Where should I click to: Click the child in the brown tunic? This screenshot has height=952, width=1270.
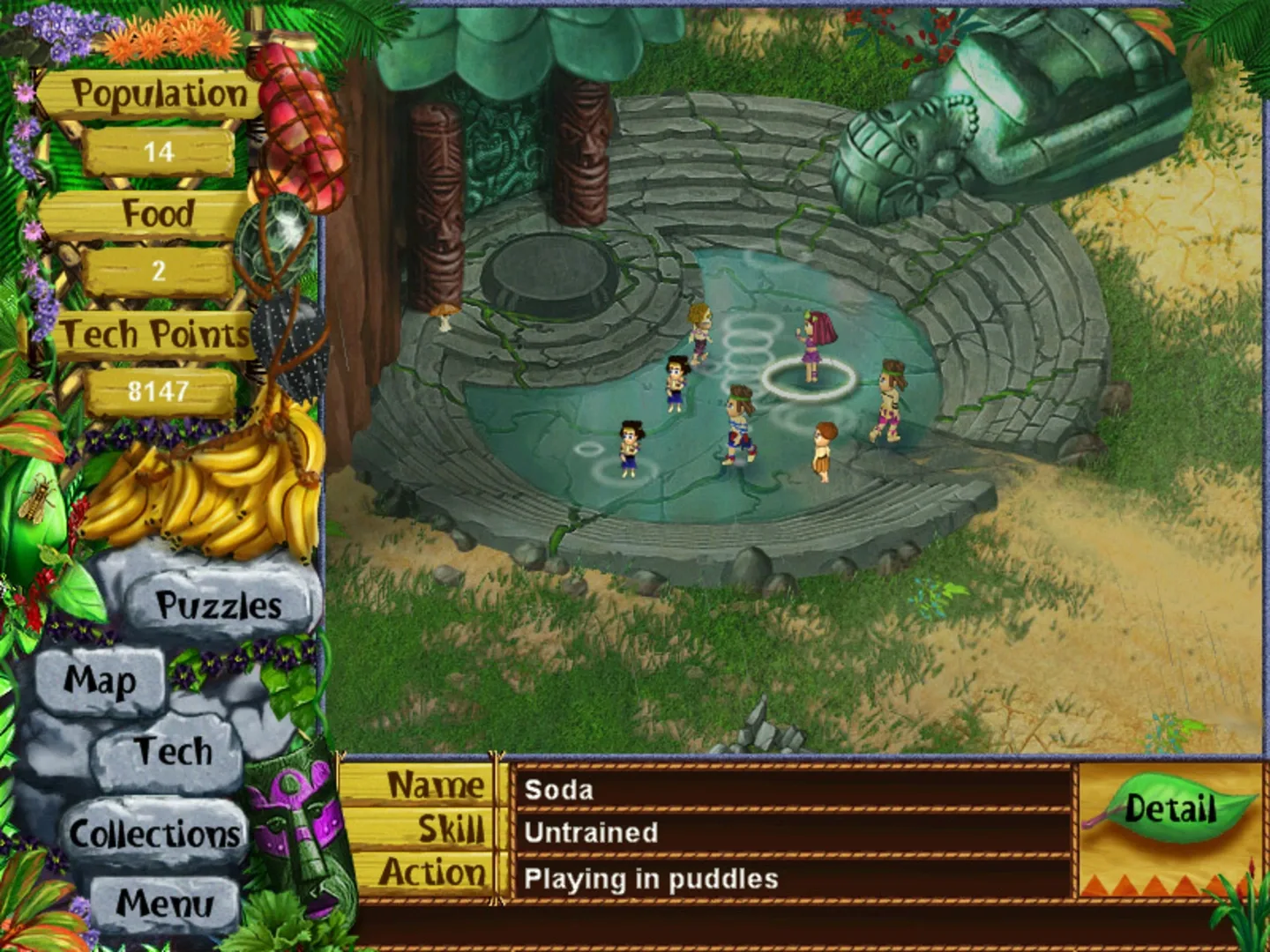click(x=824, y=450)
